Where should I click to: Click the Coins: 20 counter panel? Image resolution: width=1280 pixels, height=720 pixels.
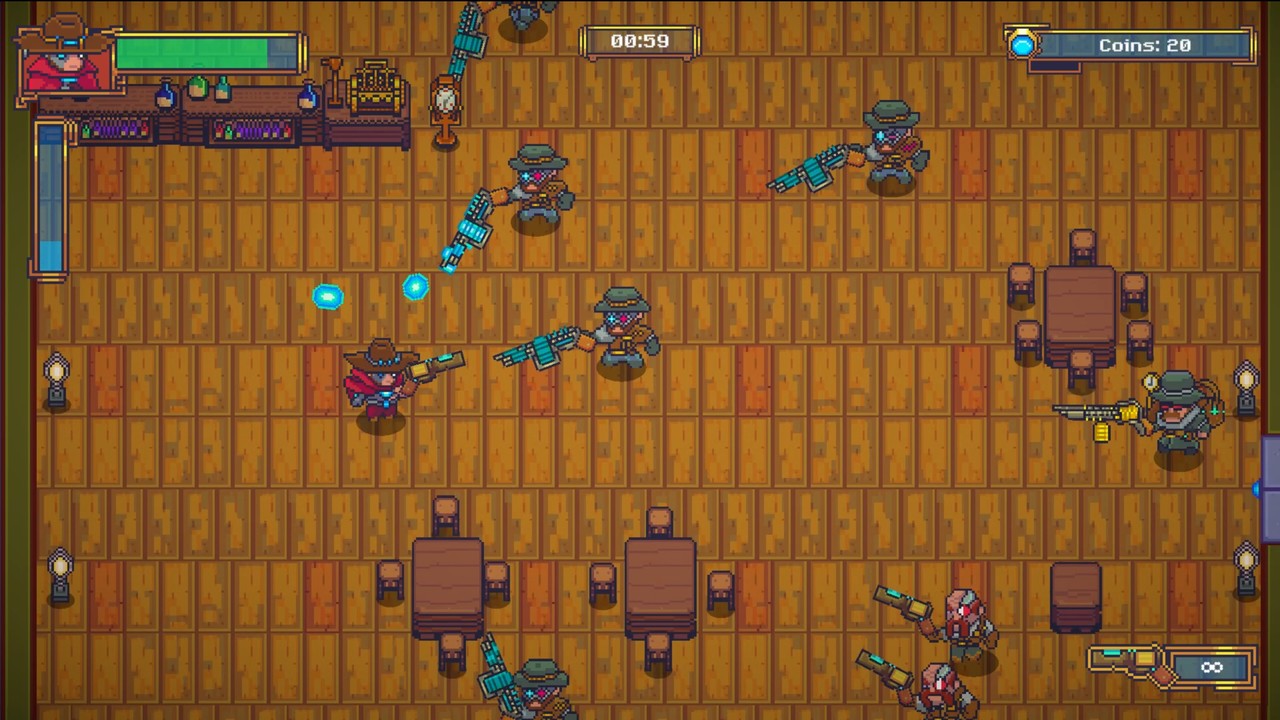click(x=1145, y=43)
